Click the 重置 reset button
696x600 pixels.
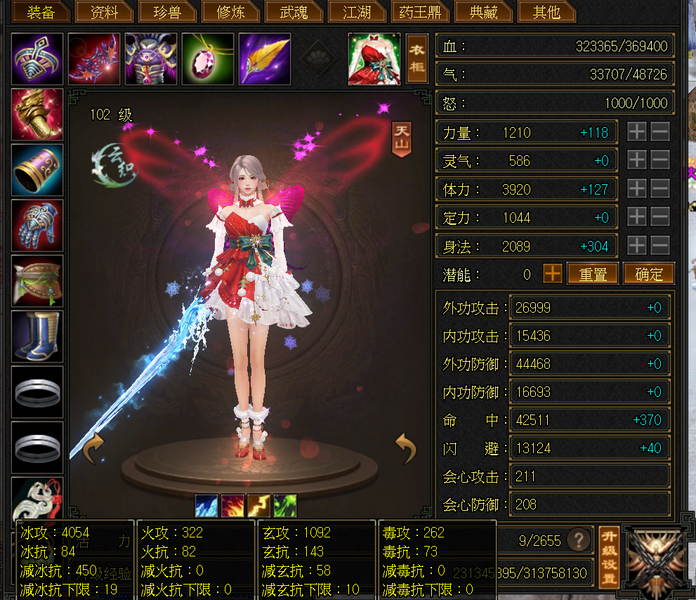pyautogui.click(x=592, y=273)
